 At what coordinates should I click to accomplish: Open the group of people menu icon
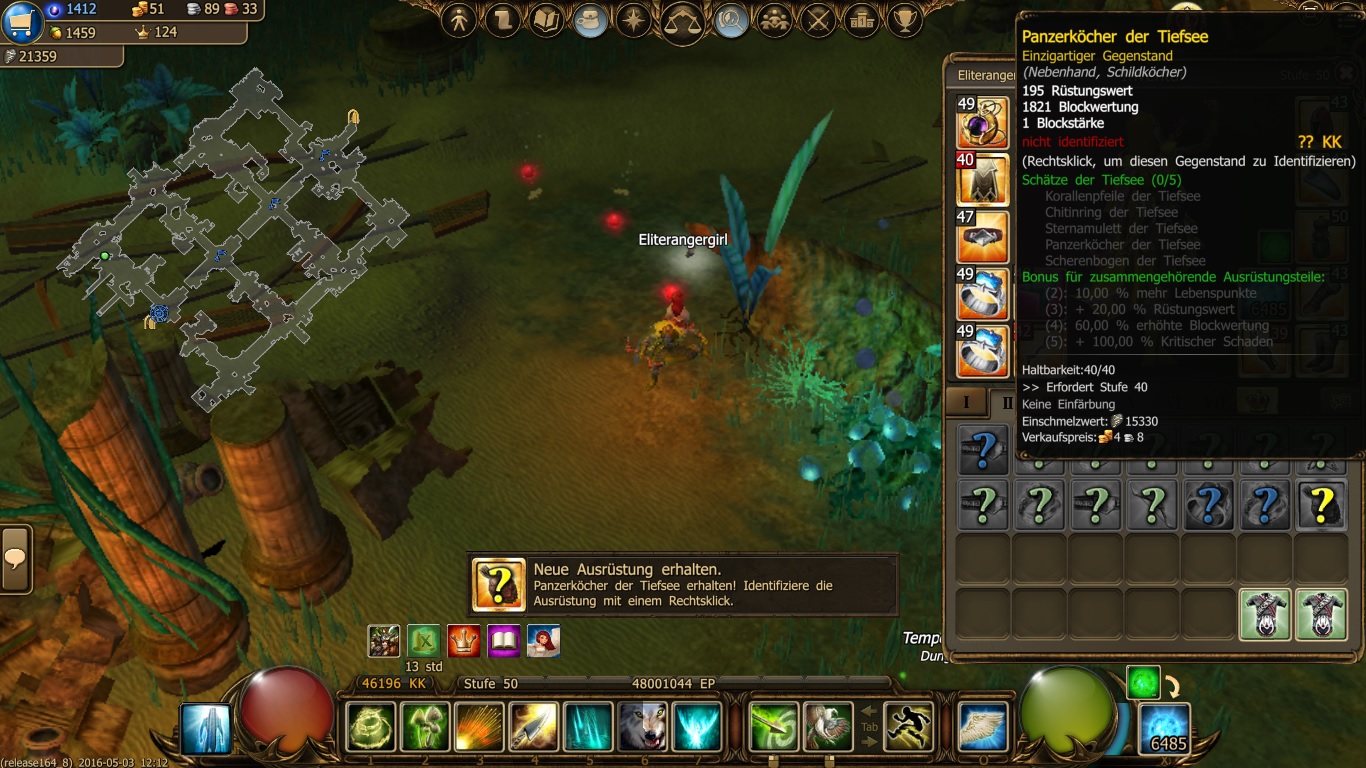775,19
